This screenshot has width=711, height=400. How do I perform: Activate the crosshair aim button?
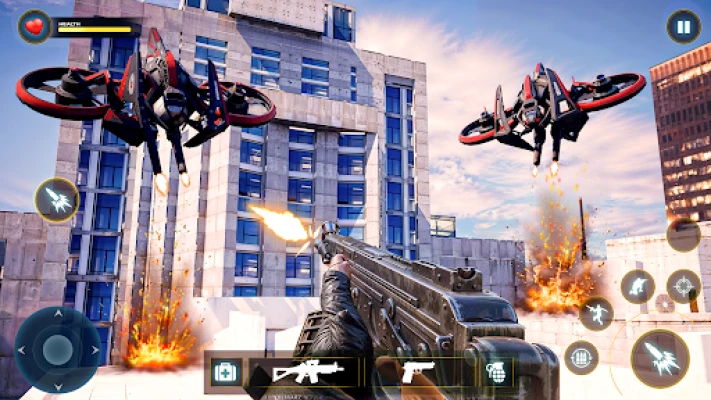click(x=684, y=287)
